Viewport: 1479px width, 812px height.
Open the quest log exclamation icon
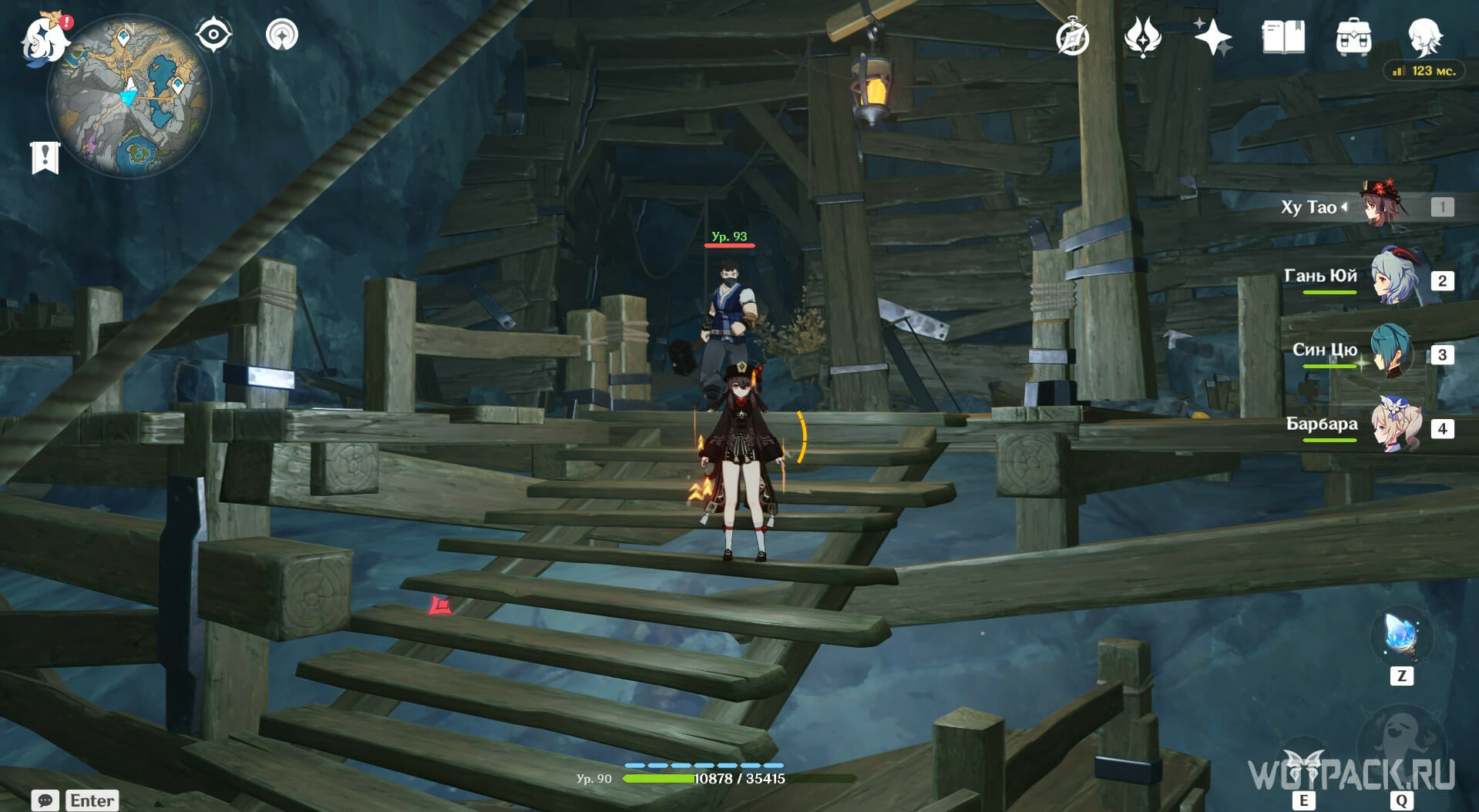pos(45,157)
